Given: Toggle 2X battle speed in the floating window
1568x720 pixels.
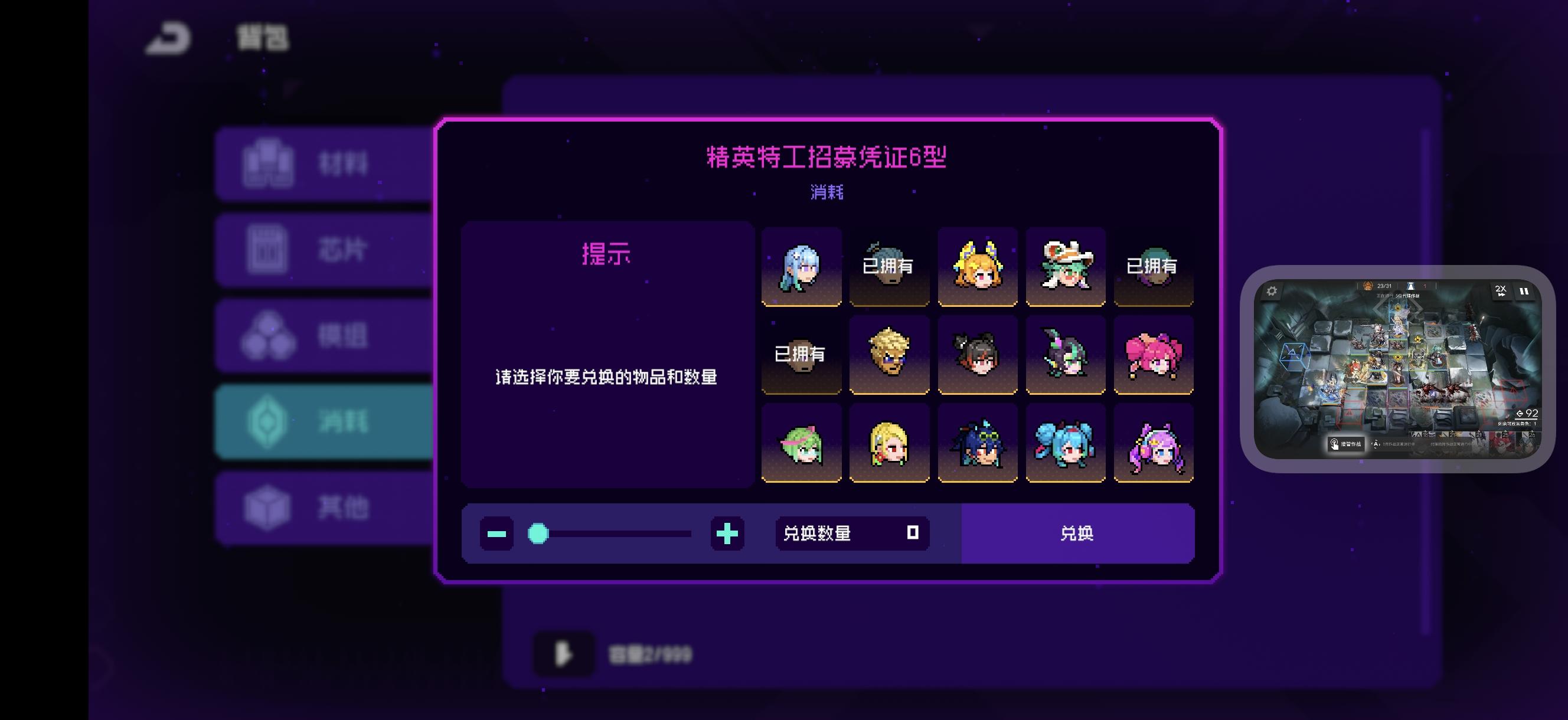Looking at the screenshot, I should tap(1503, 292).
